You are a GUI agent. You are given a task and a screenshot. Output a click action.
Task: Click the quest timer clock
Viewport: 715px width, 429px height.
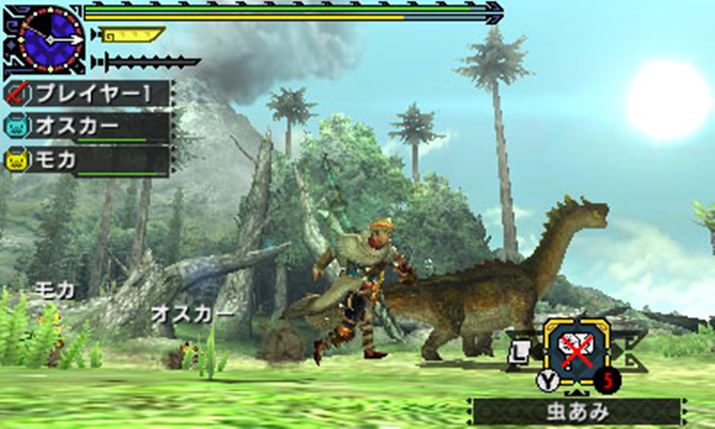pyautogui.click(x=48, y=38)
